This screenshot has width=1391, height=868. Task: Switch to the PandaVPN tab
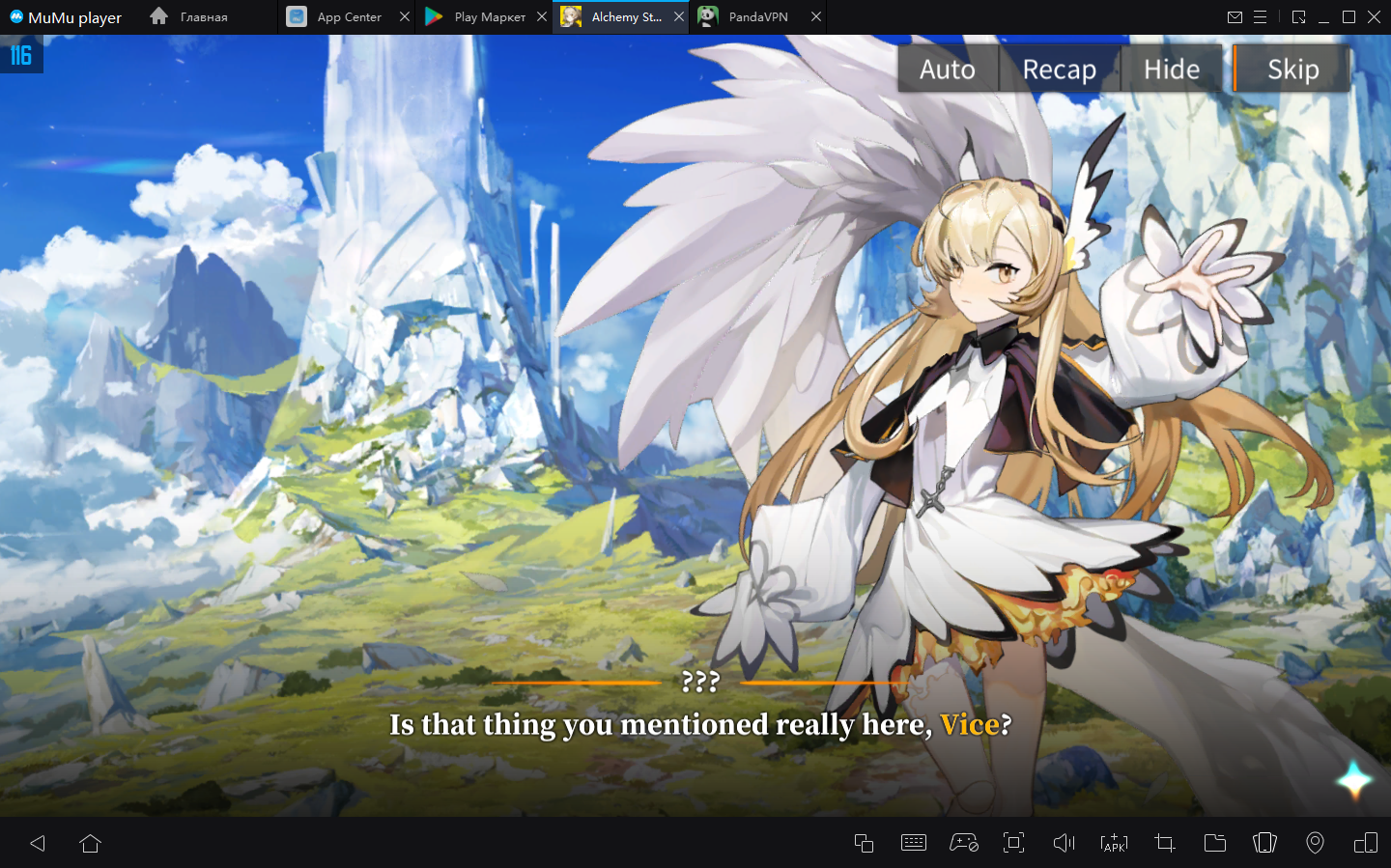[x=757, y=17]
